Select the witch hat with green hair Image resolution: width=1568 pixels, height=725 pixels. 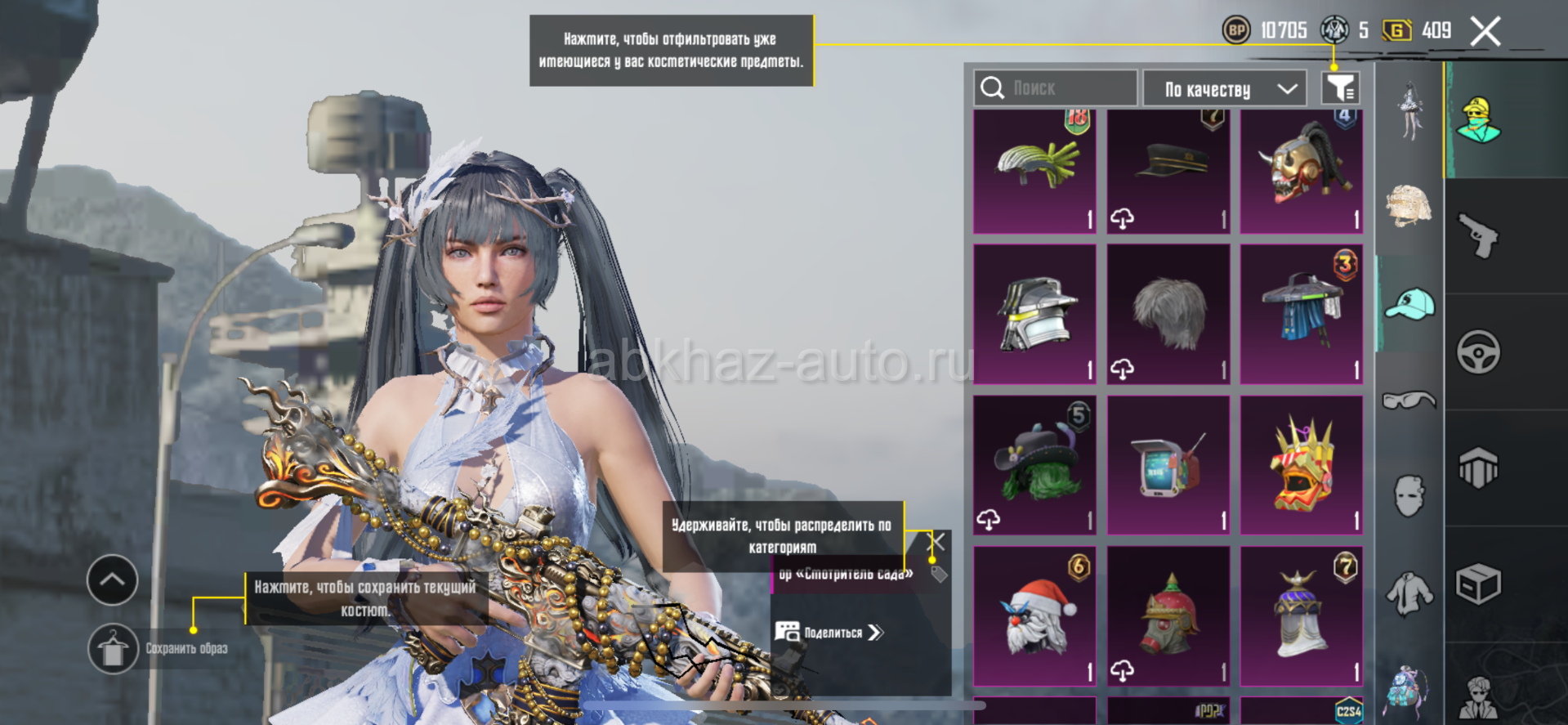(1034, 466)
